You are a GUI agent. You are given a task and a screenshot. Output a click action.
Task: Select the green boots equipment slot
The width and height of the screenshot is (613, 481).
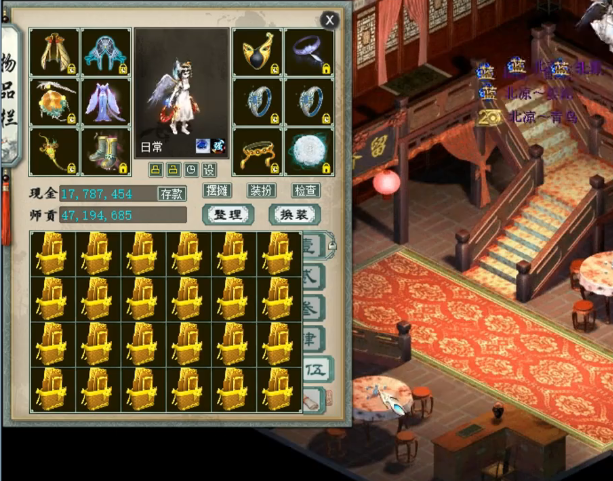click(x=105, y=151)
